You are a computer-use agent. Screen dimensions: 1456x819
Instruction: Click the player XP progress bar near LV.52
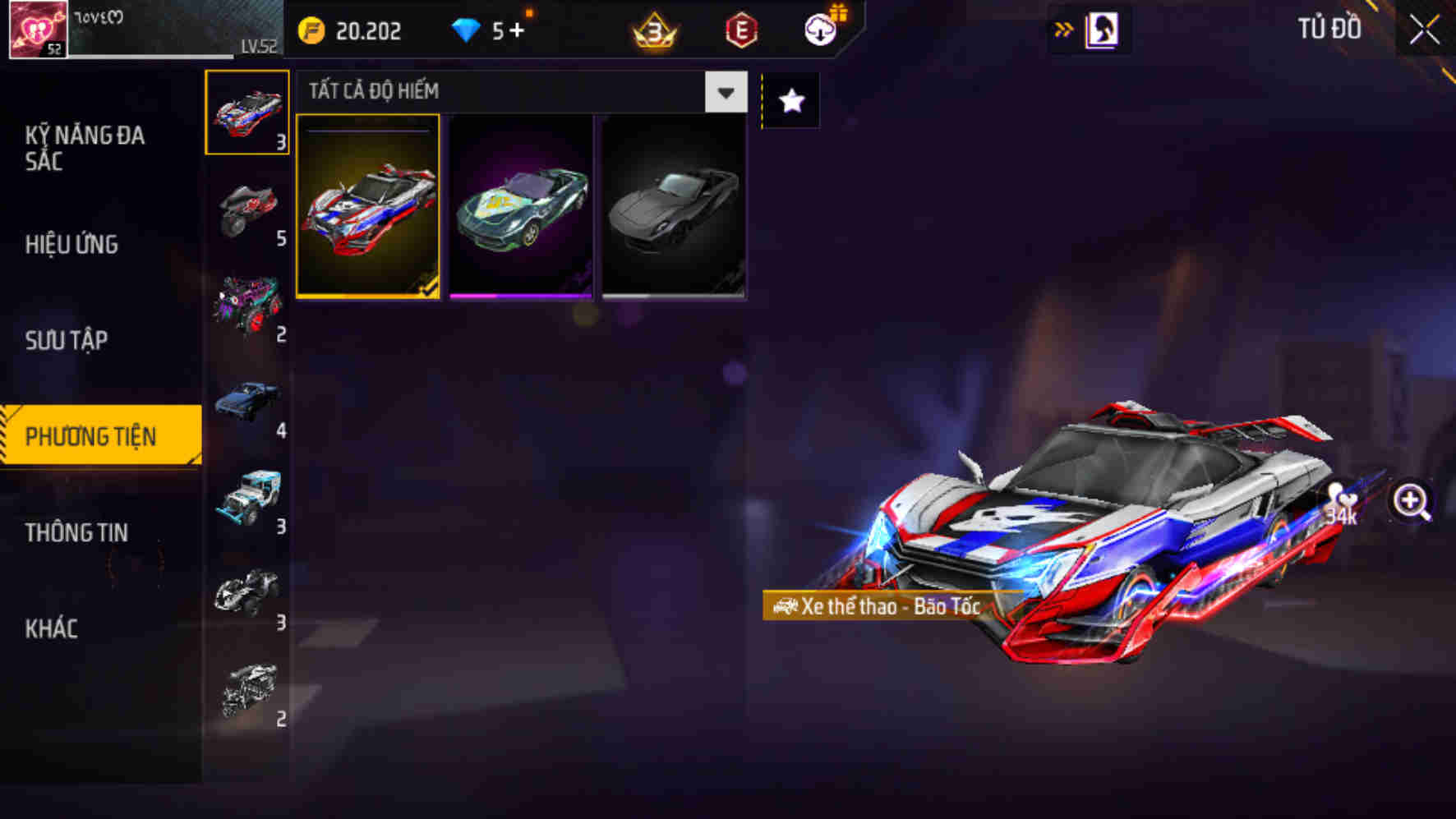152,56
